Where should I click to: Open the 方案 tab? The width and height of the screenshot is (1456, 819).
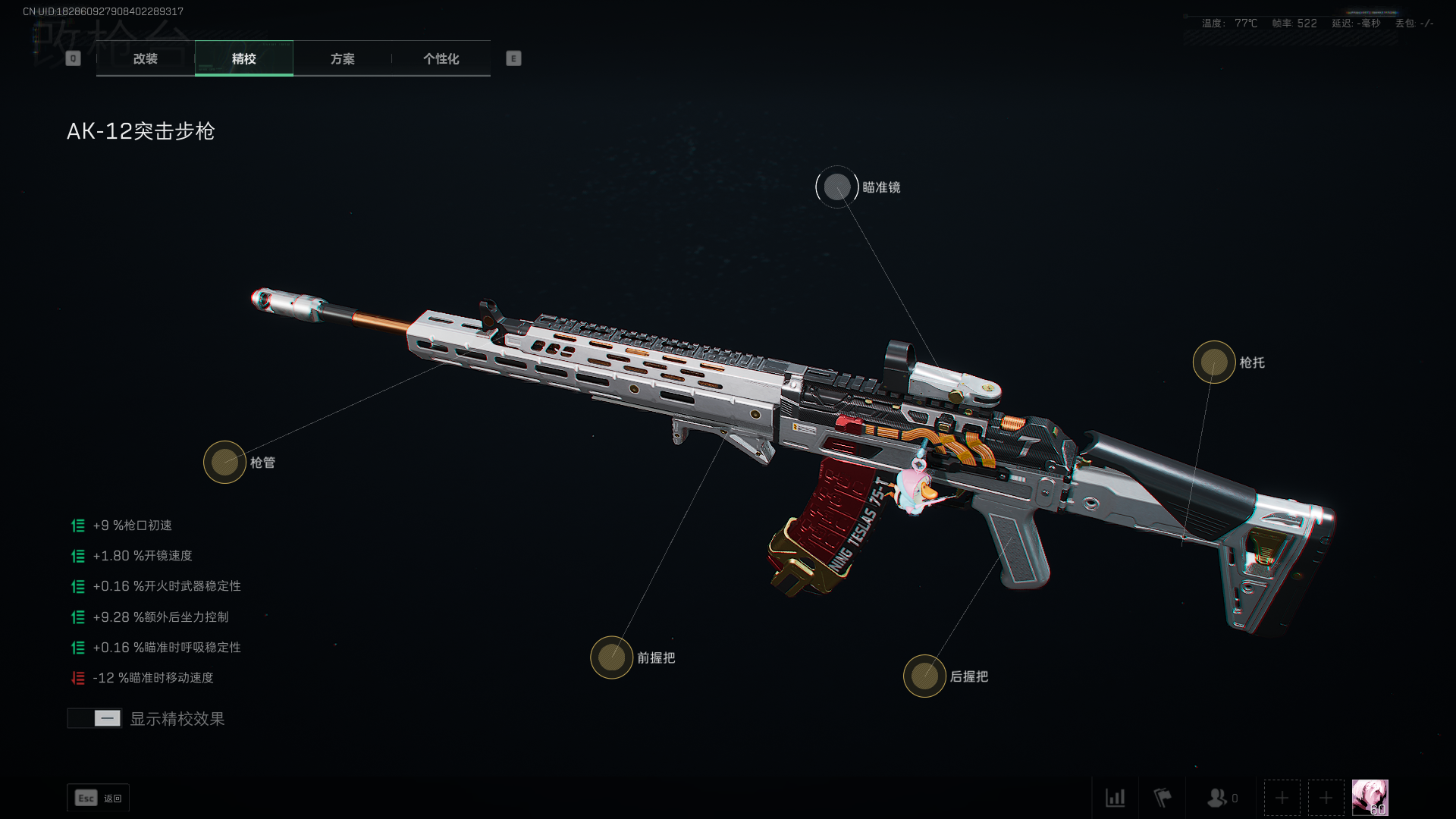pos(342,58)
